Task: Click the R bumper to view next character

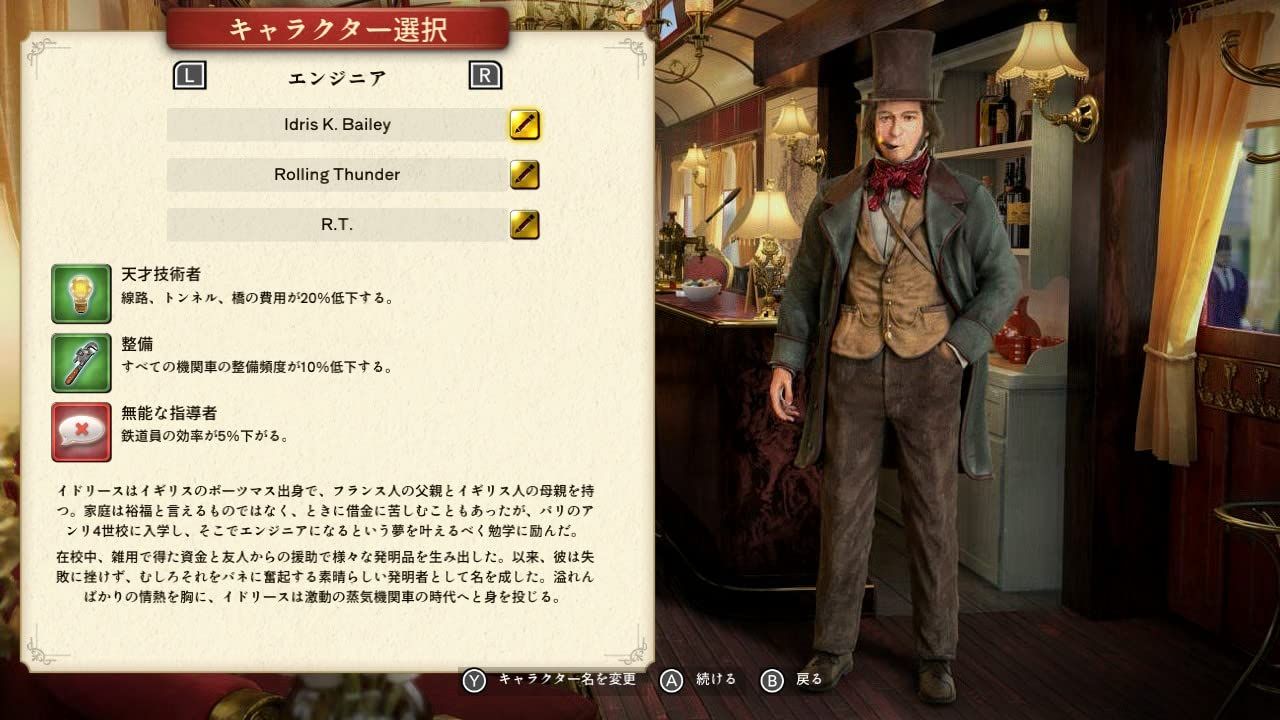Action: coord(487,74)
